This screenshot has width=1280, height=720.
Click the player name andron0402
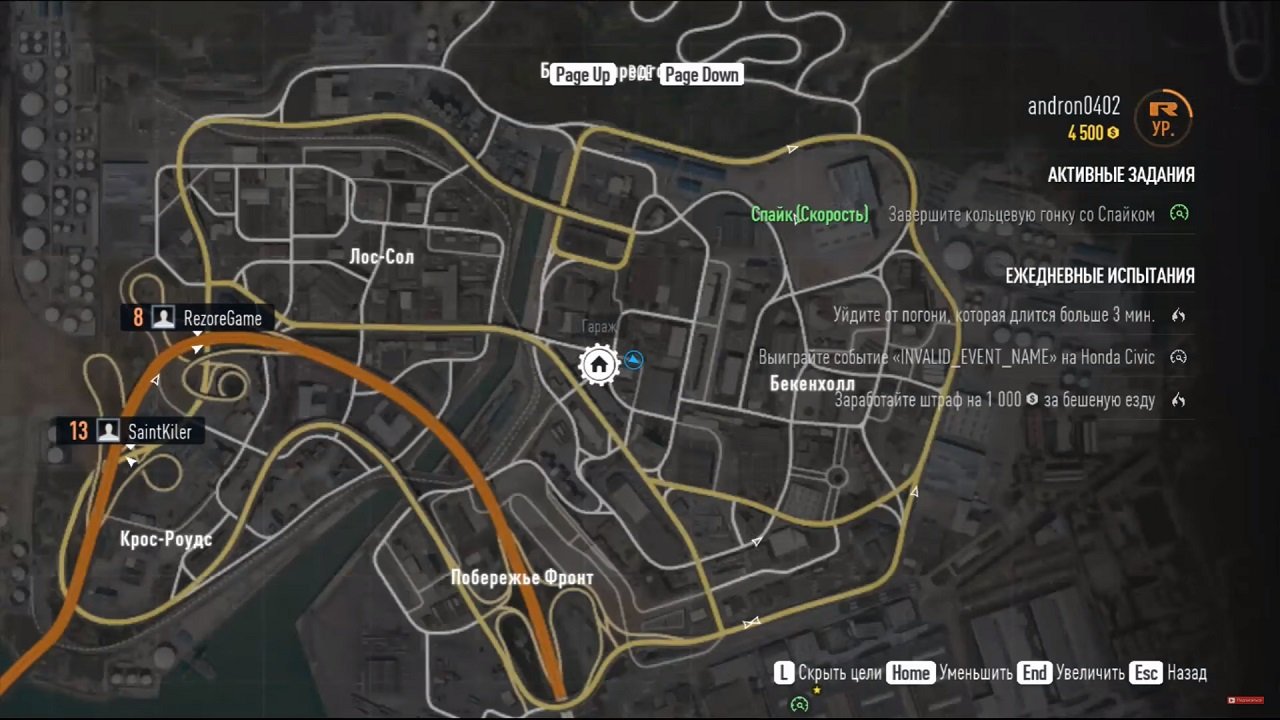tap(1073, 107)
